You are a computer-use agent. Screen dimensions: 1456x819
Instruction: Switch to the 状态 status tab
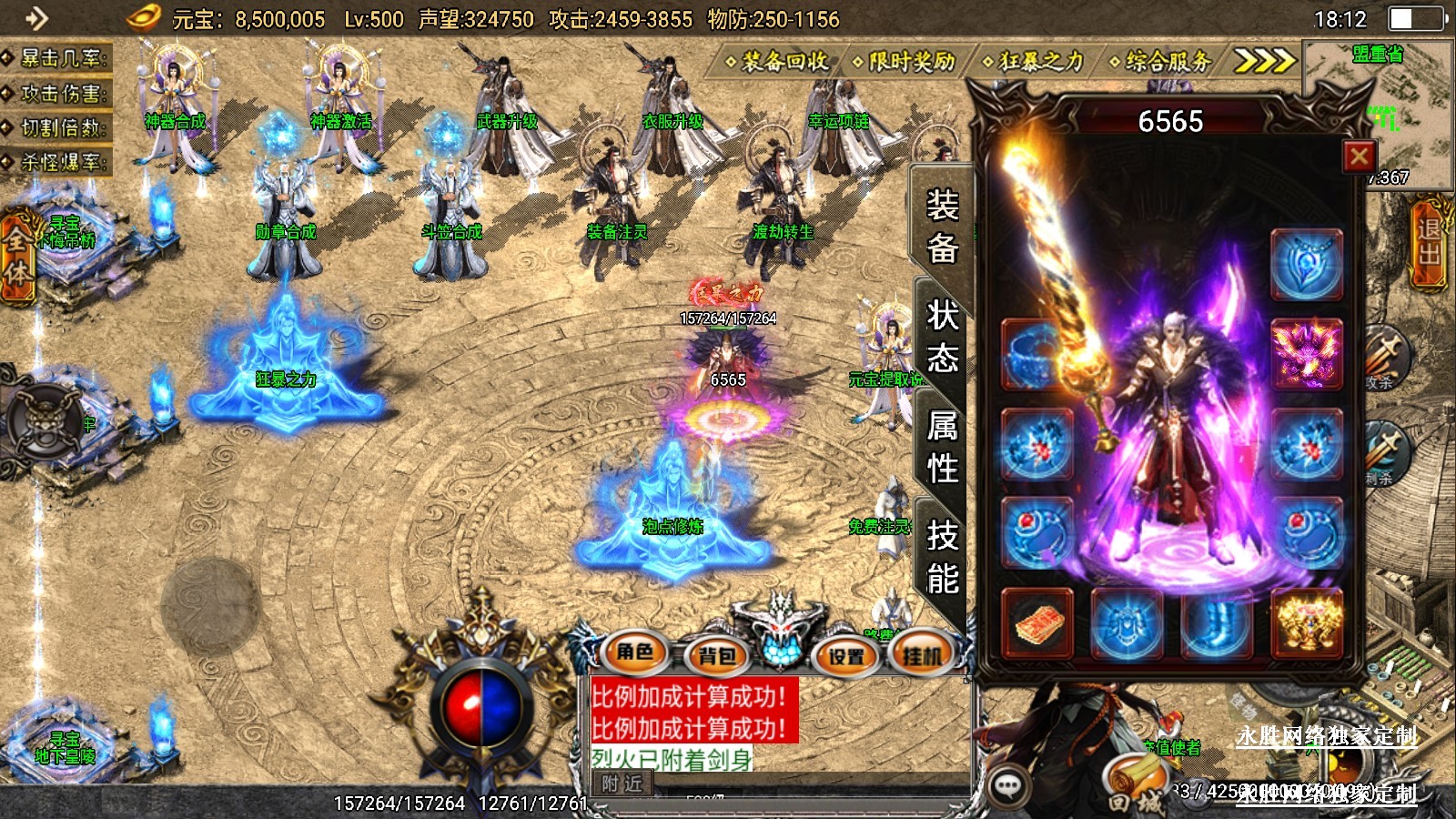pyautogui.click(x=942, y=337)
